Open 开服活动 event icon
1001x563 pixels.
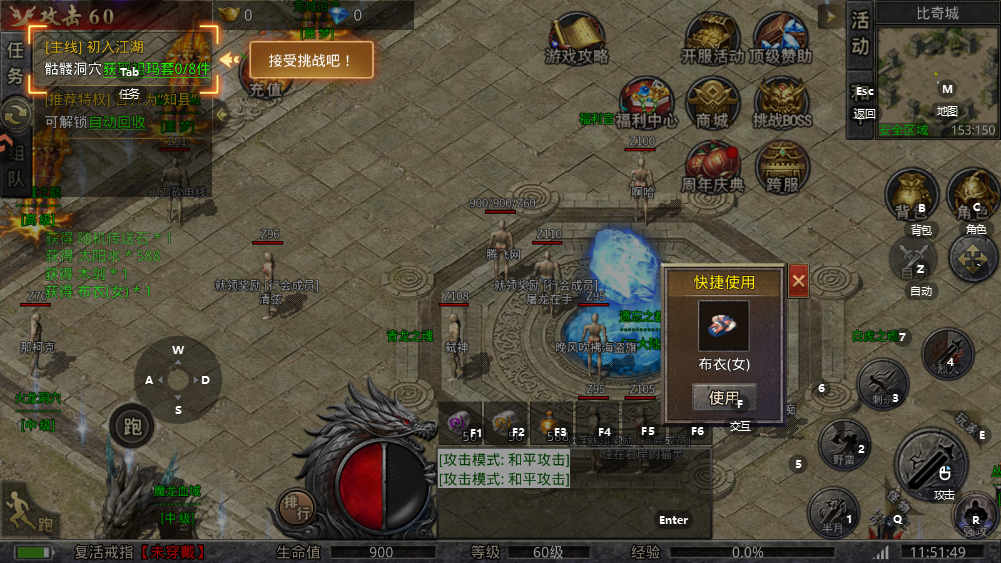(x=712, y=40)
